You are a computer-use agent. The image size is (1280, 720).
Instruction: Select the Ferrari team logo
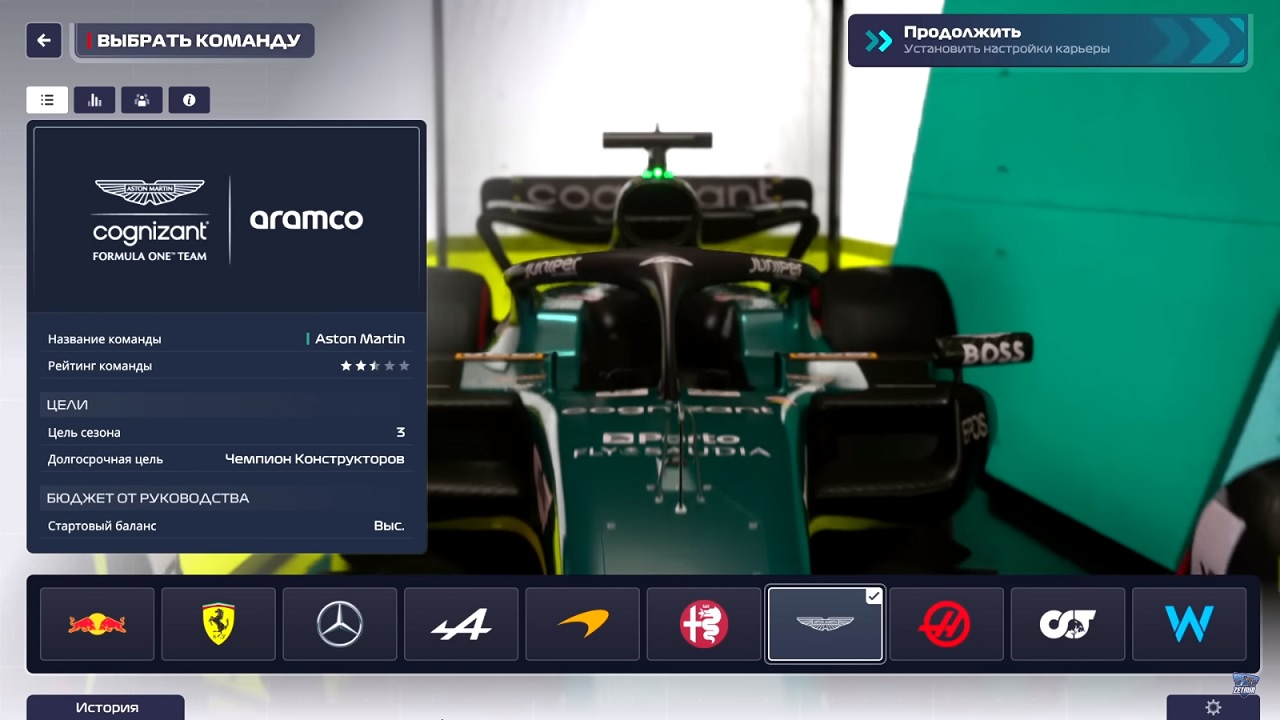[x=218, y=623]
